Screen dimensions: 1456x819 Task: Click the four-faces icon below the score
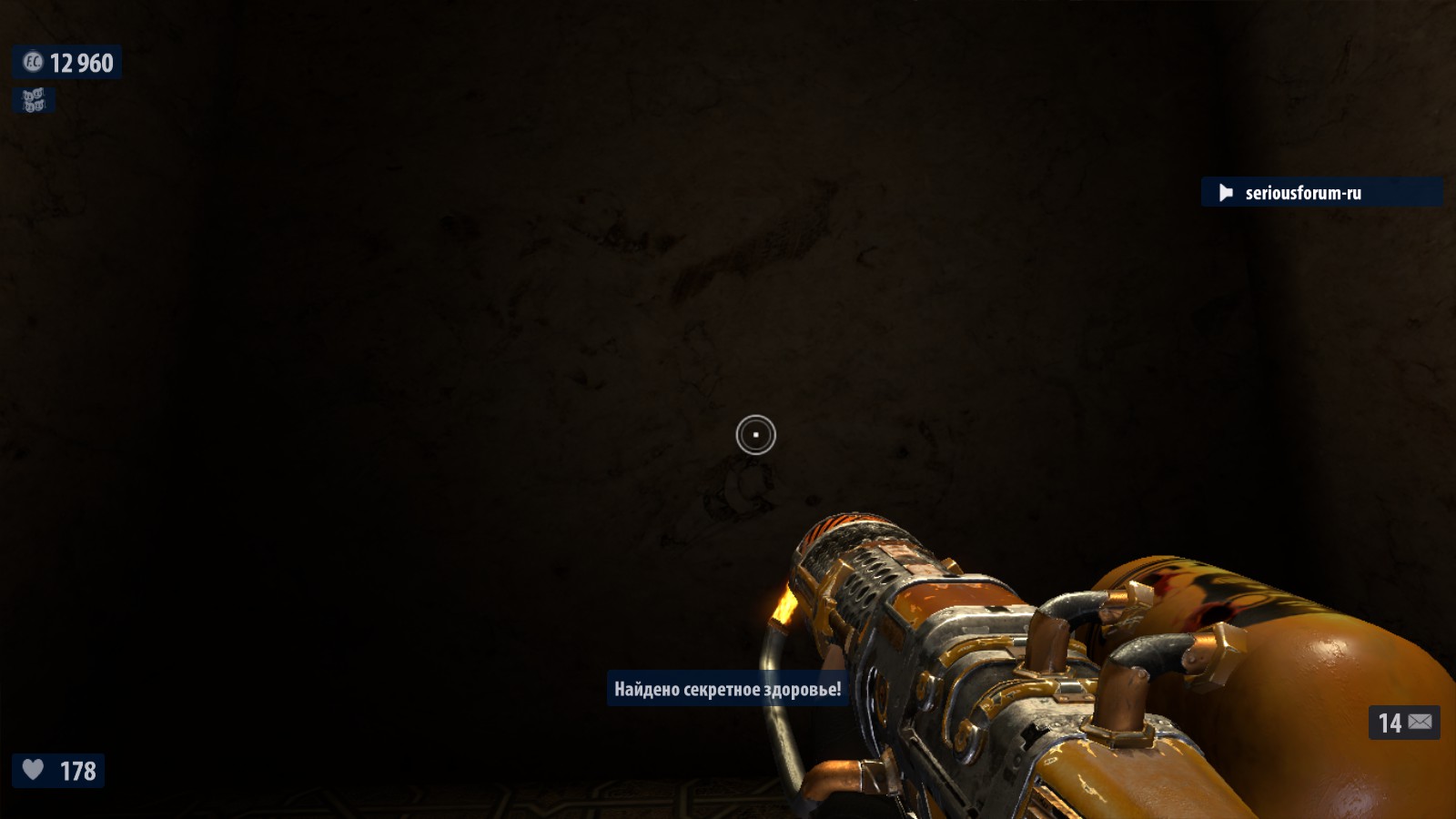click(x=34, y=100)
